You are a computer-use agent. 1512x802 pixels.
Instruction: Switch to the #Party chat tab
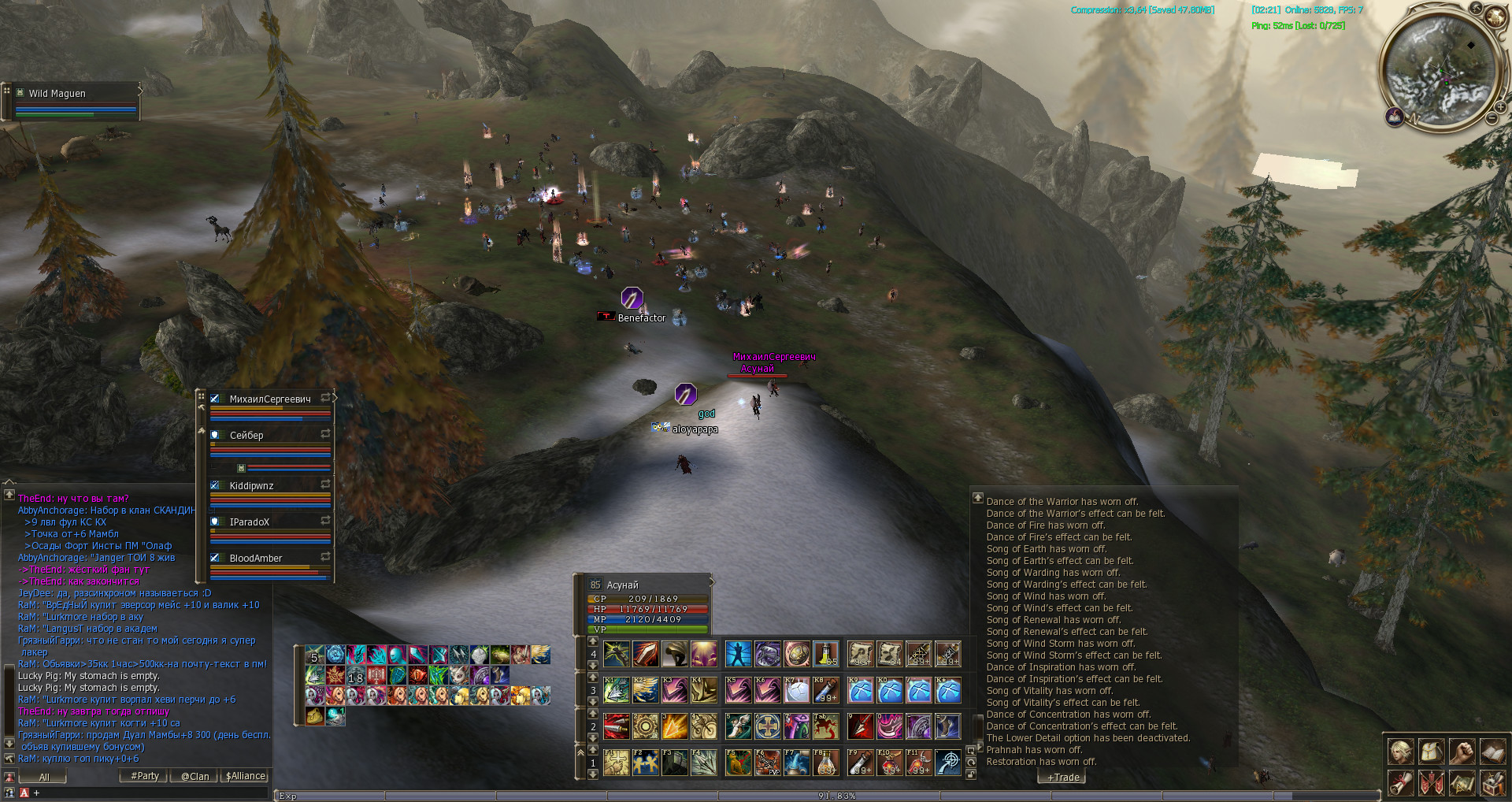pos(145,776)
